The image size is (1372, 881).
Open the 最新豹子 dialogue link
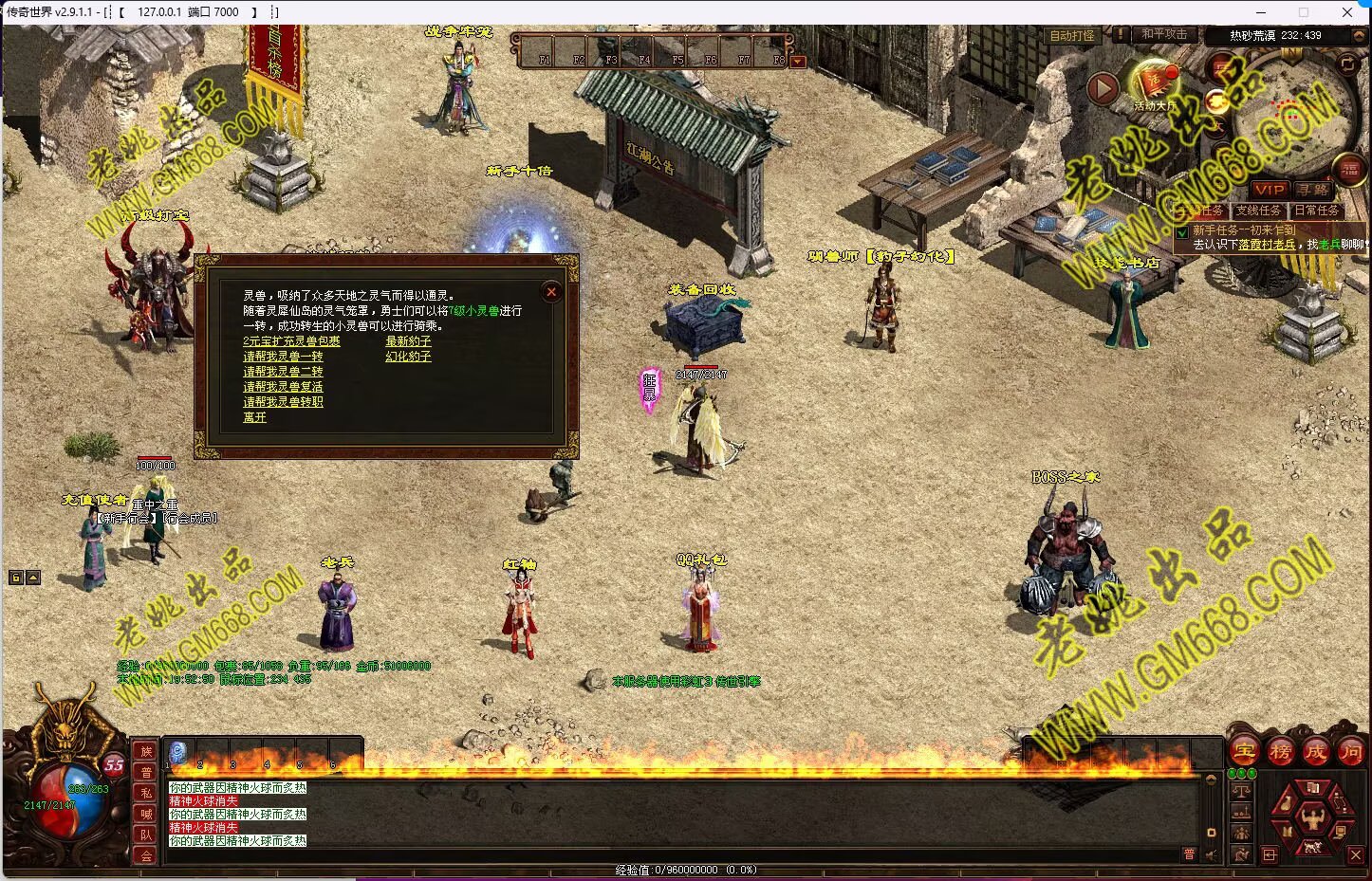[x=408, y=341]
